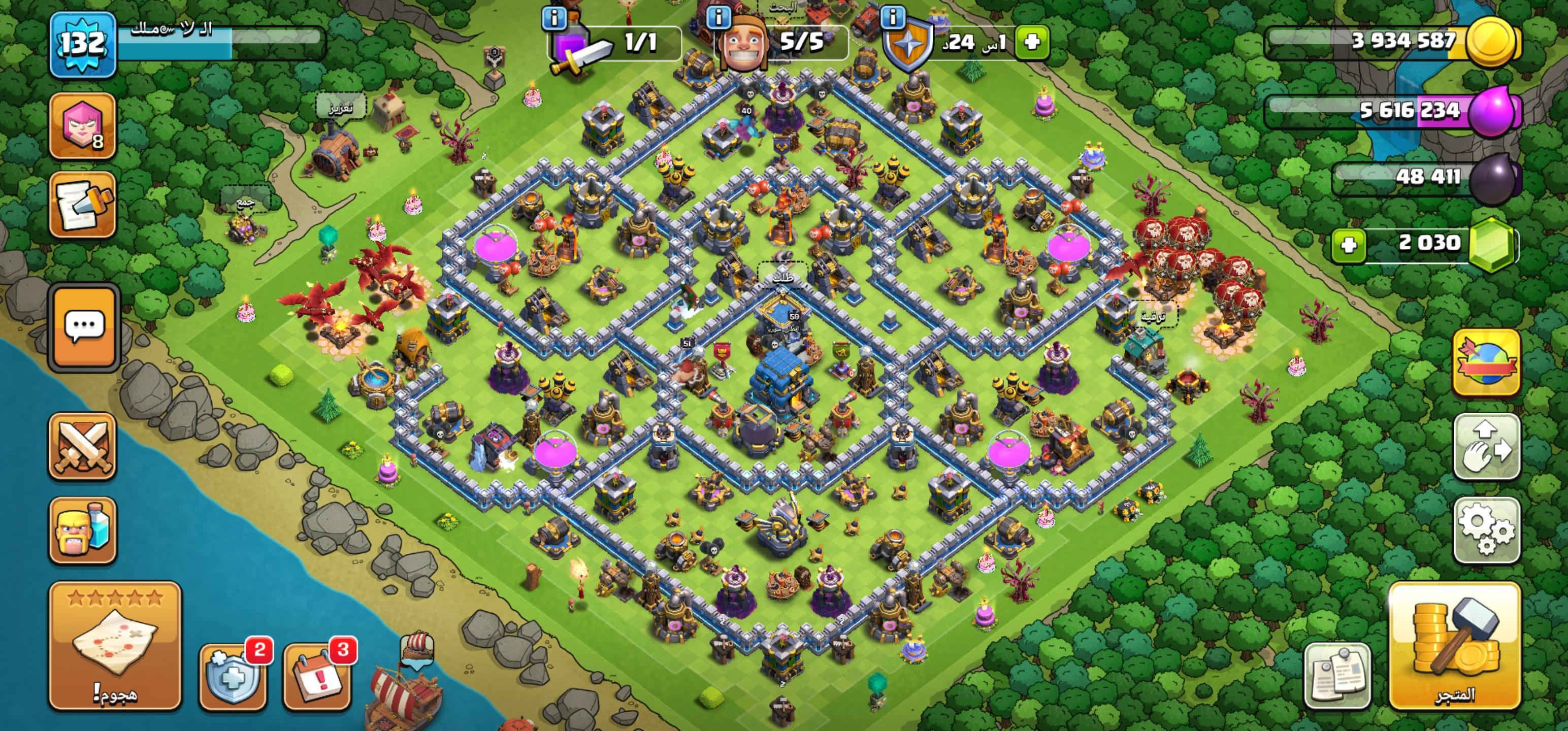This screenshot has height=731, width=1568.
Task: Expand the chat speech bubble panel
Action: (x=83, y=327)
